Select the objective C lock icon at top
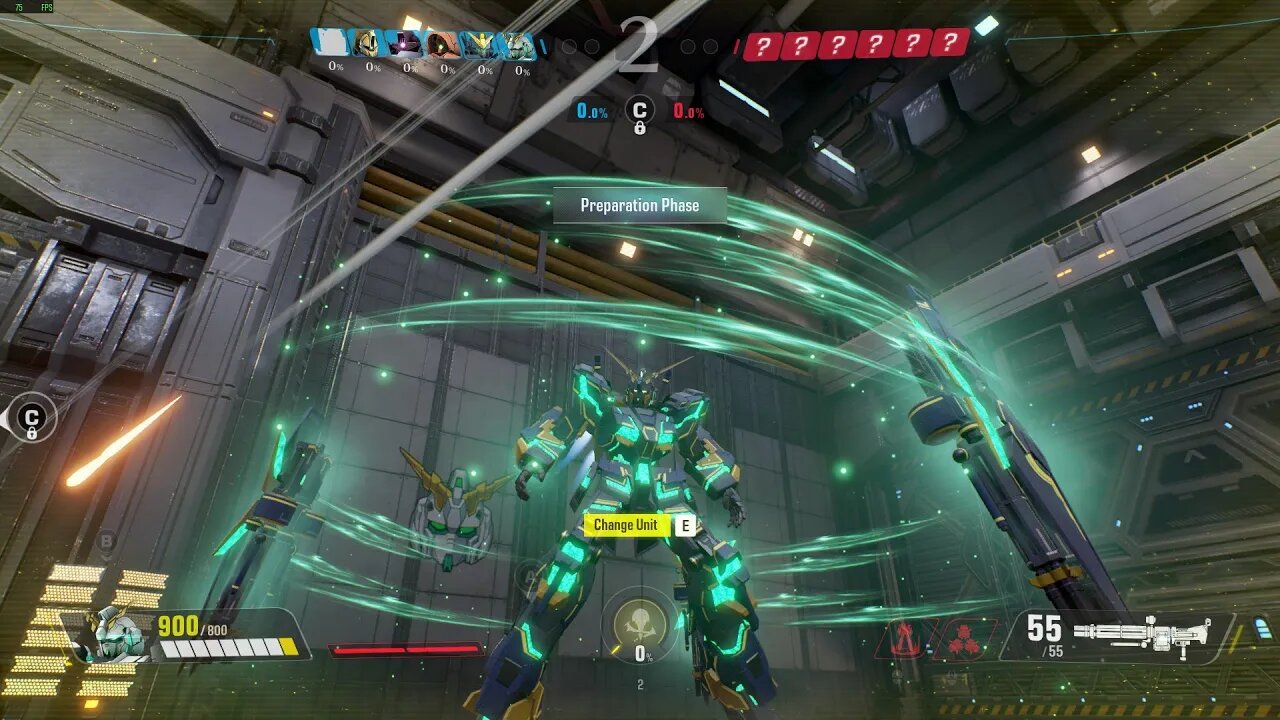The height and width of the screenshot is (720, 1280). 640,112
